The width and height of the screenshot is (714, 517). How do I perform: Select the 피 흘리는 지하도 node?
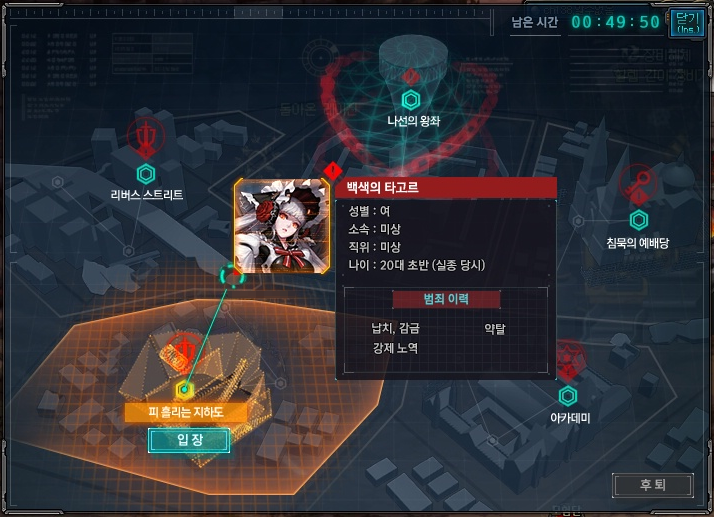(x=184, y=390)
